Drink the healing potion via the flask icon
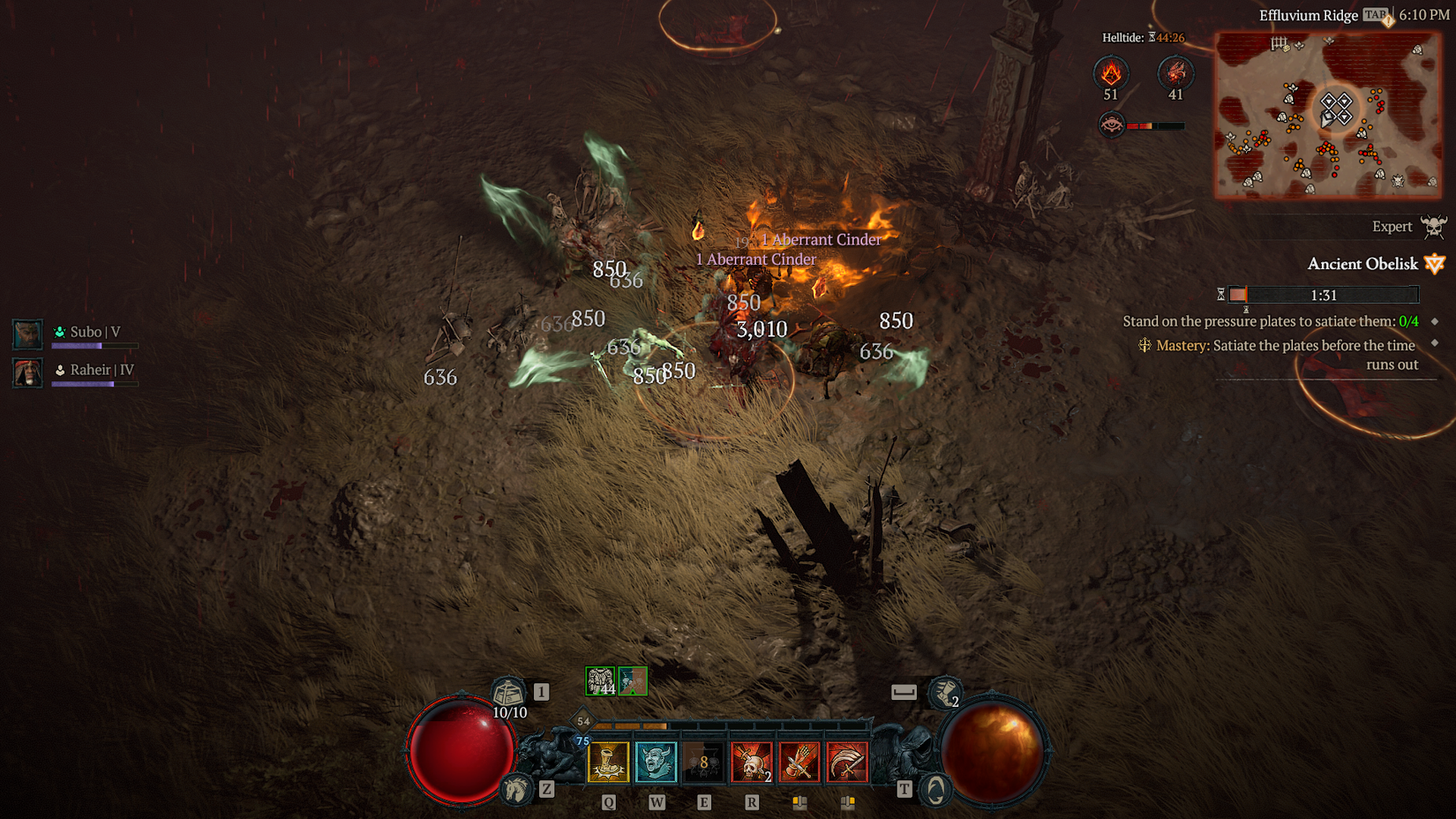 [507, 692]
